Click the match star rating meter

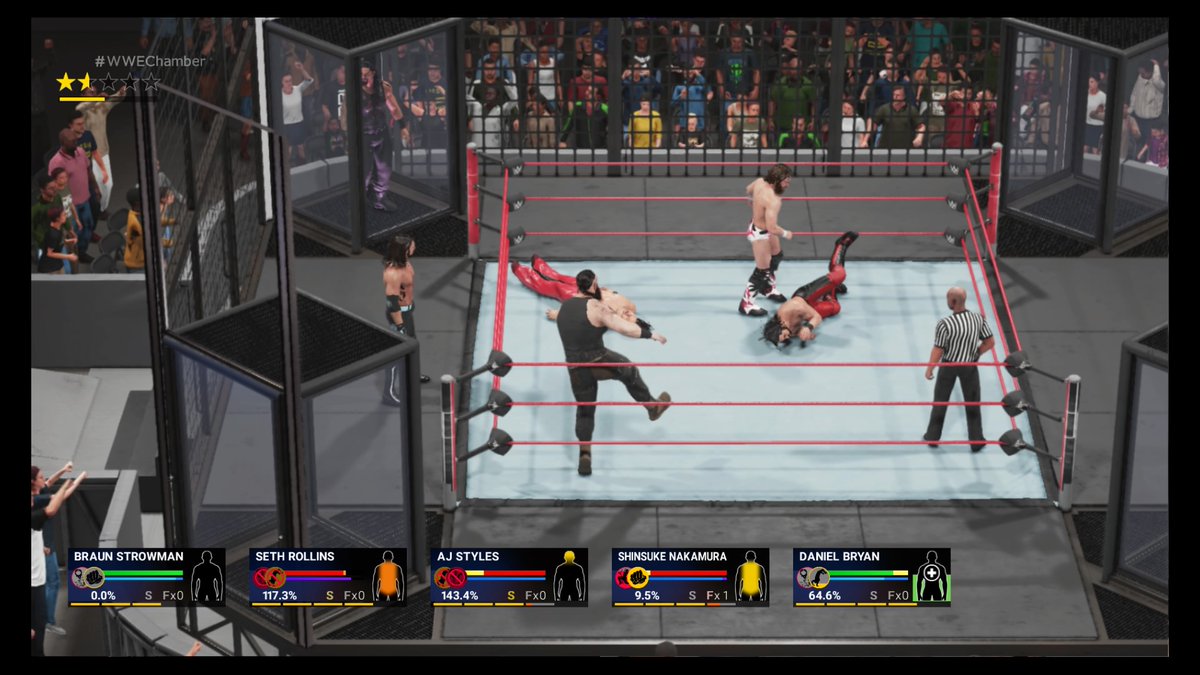108,83
